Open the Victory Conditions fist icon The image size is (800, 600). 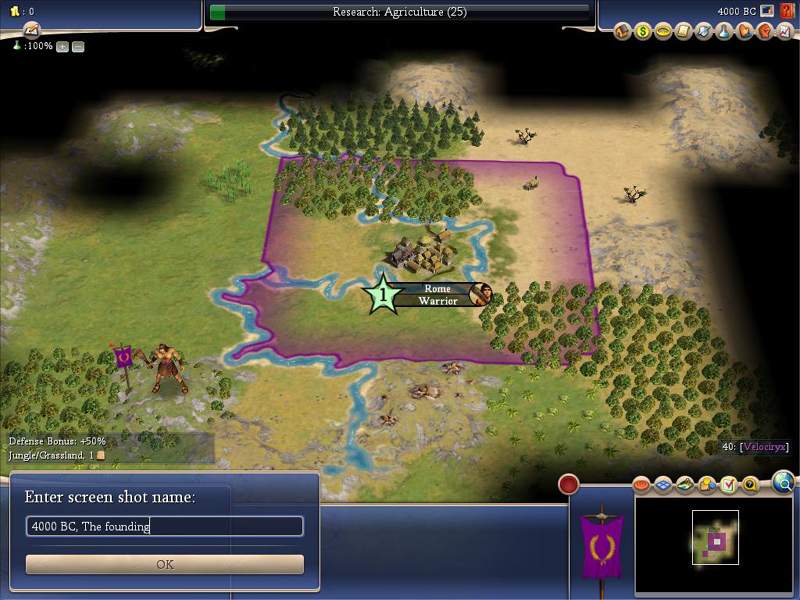pos(760,32)
